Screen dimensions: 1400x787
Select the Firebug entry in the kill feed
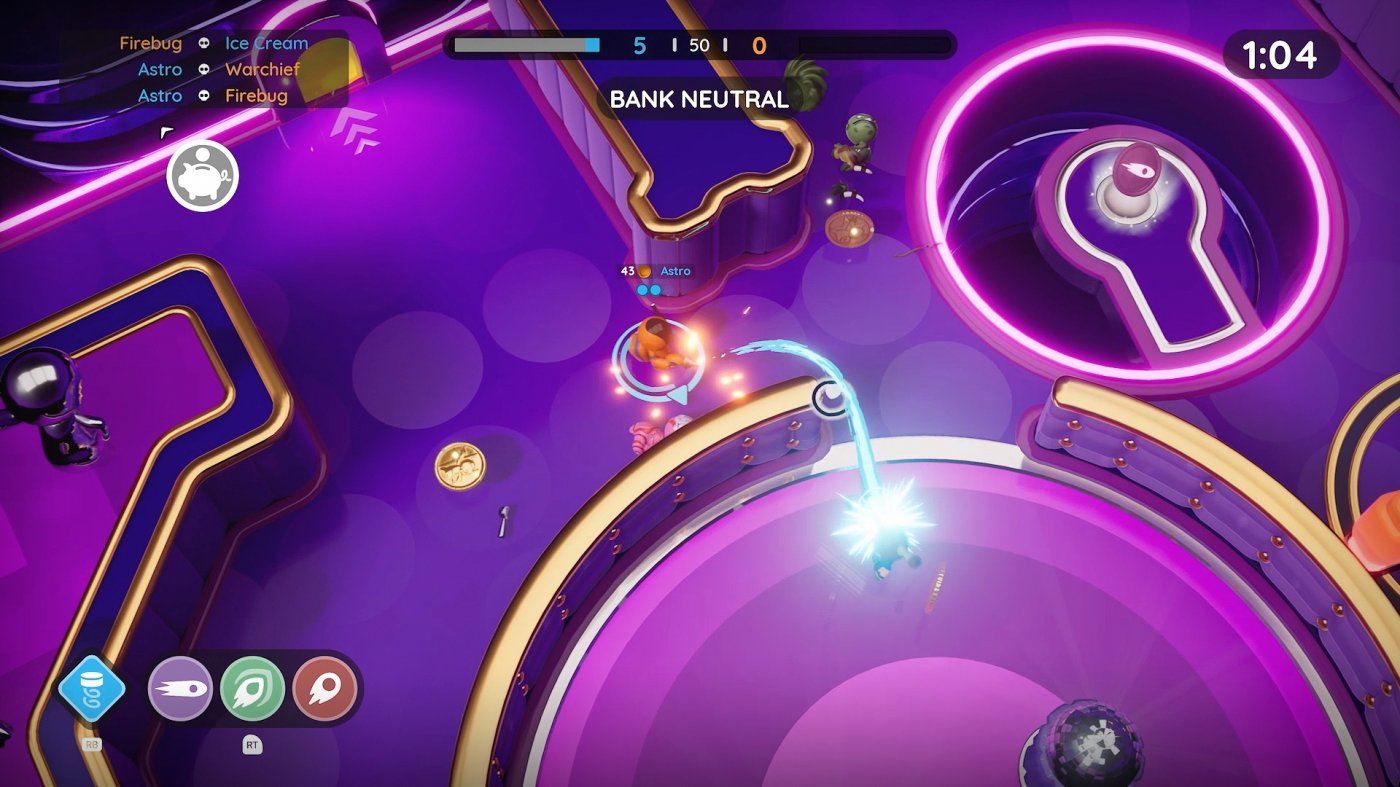pos(149,43)
